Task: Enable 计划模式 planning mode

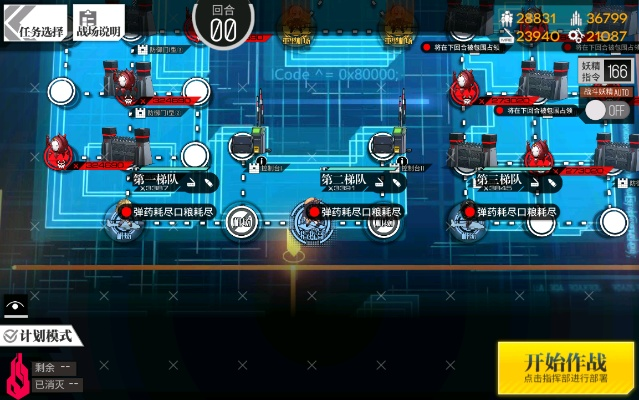Action: tap(39, 336)
